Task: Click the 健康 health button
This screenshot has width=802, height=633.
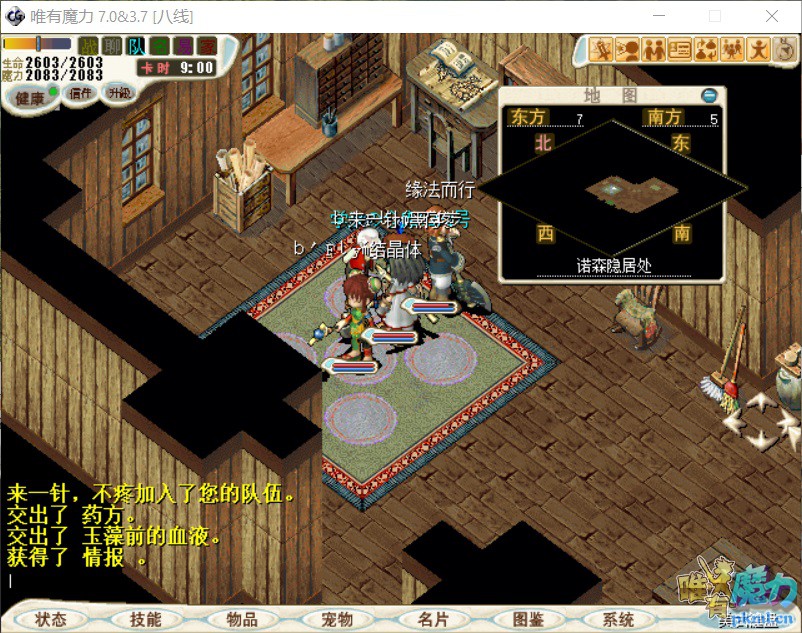Action: (x=30, y=98)
